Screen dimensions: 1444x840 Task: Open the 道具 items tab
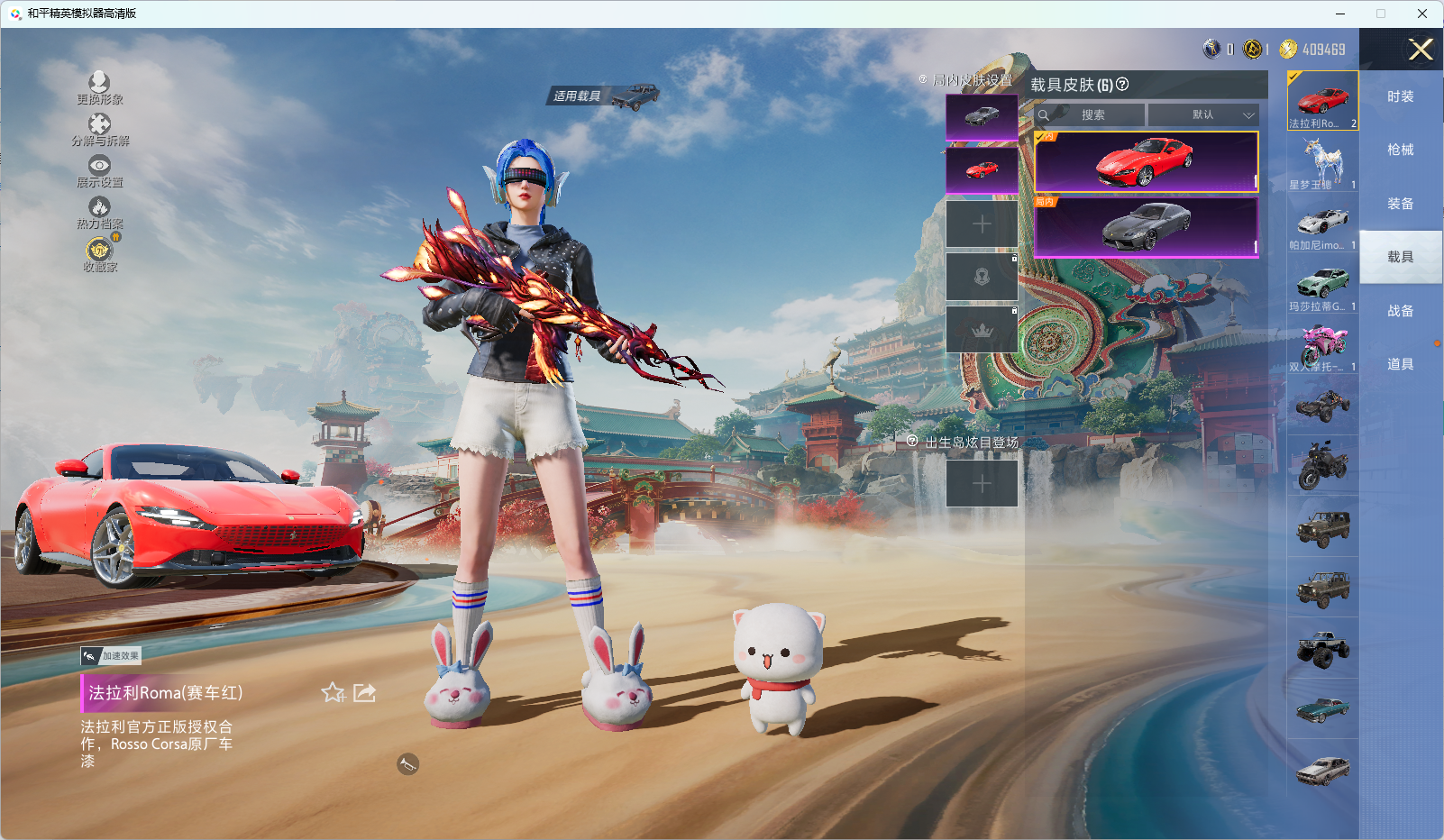tap(1400, 364)
